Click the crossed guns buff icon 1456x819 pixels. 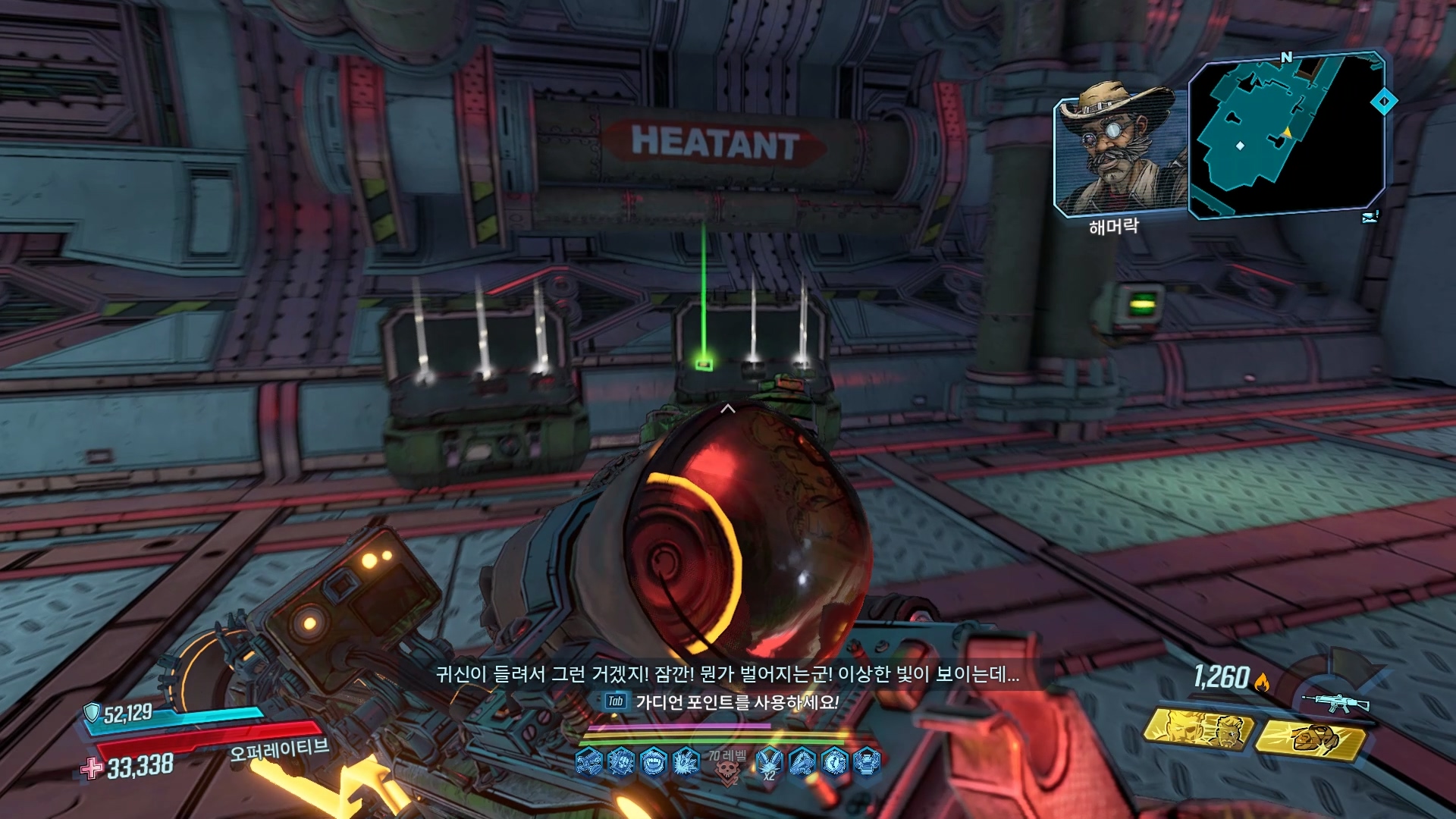[x=589, y=762]
